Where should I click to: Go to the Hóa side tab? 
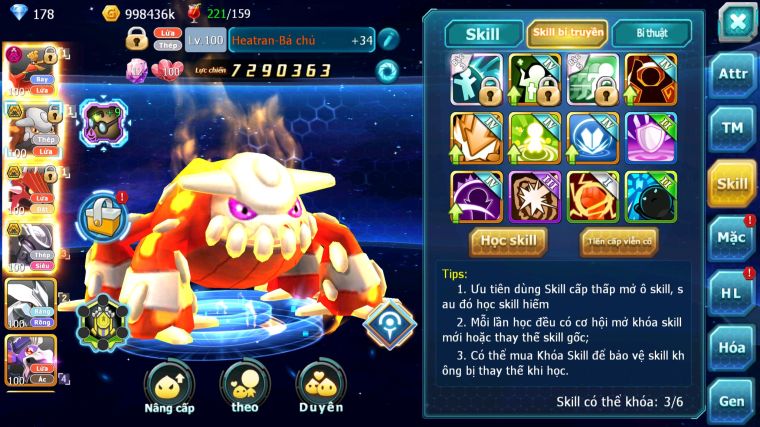(731, 347)
